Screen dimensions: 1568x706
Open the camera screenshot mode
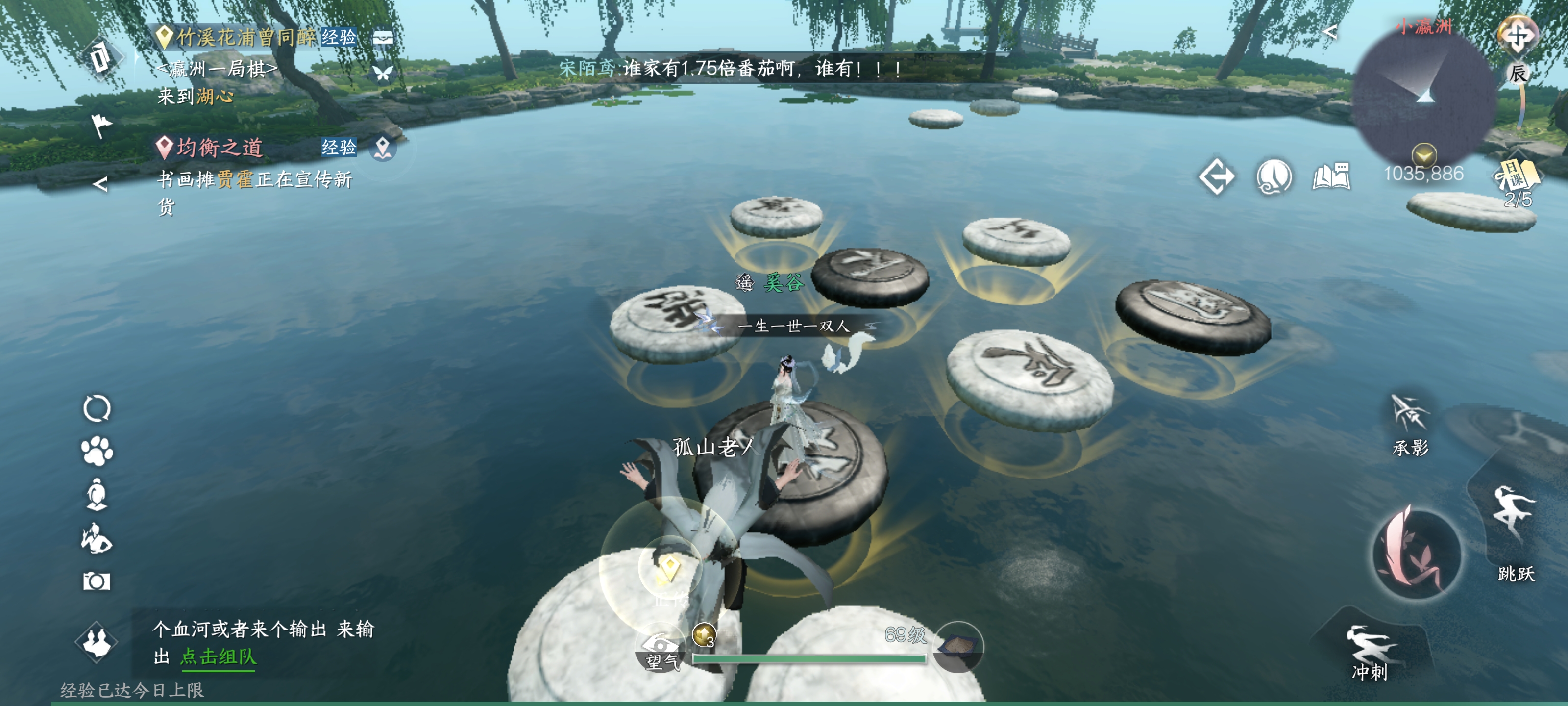pos(96,581)
